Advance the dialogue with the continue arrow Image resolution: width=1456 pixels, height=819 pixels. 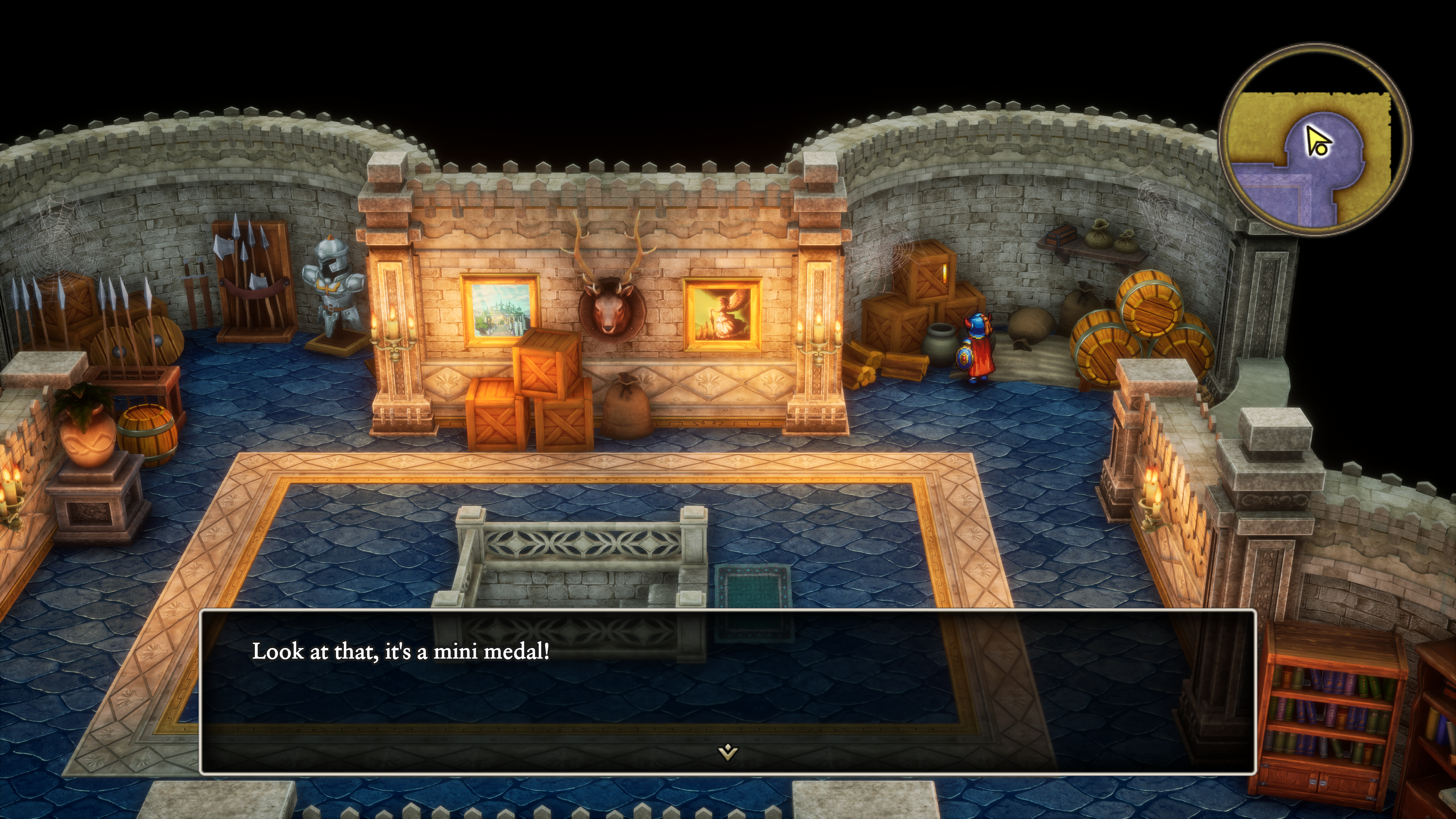(x=728, y=752)
